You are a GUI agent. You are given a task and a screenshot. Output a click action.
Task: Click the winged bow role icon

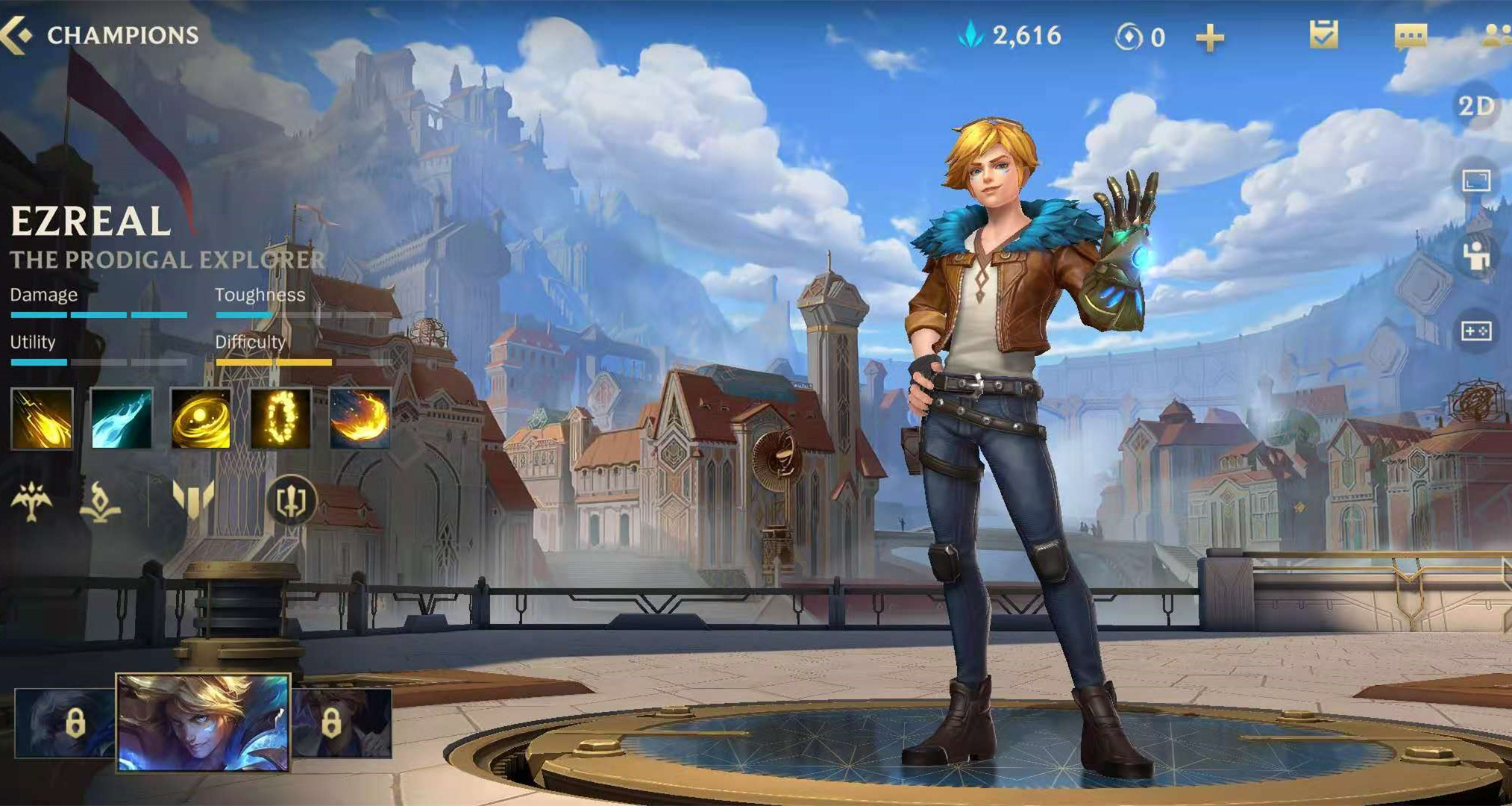tap(31, 501)
